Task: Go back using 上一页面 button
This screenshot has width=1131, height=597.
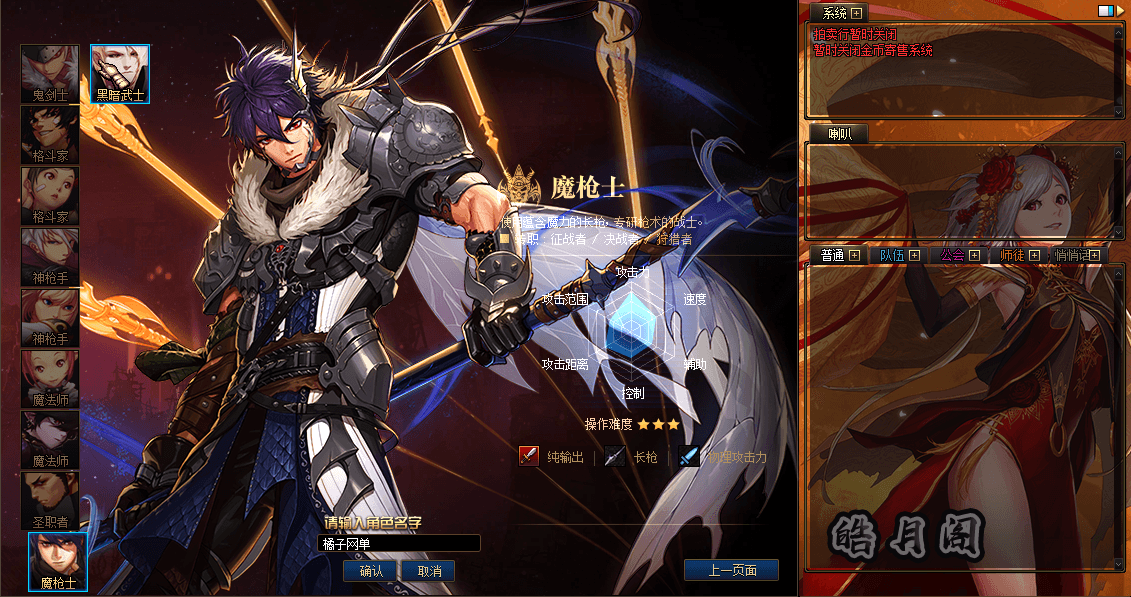Action: point(731,571)
